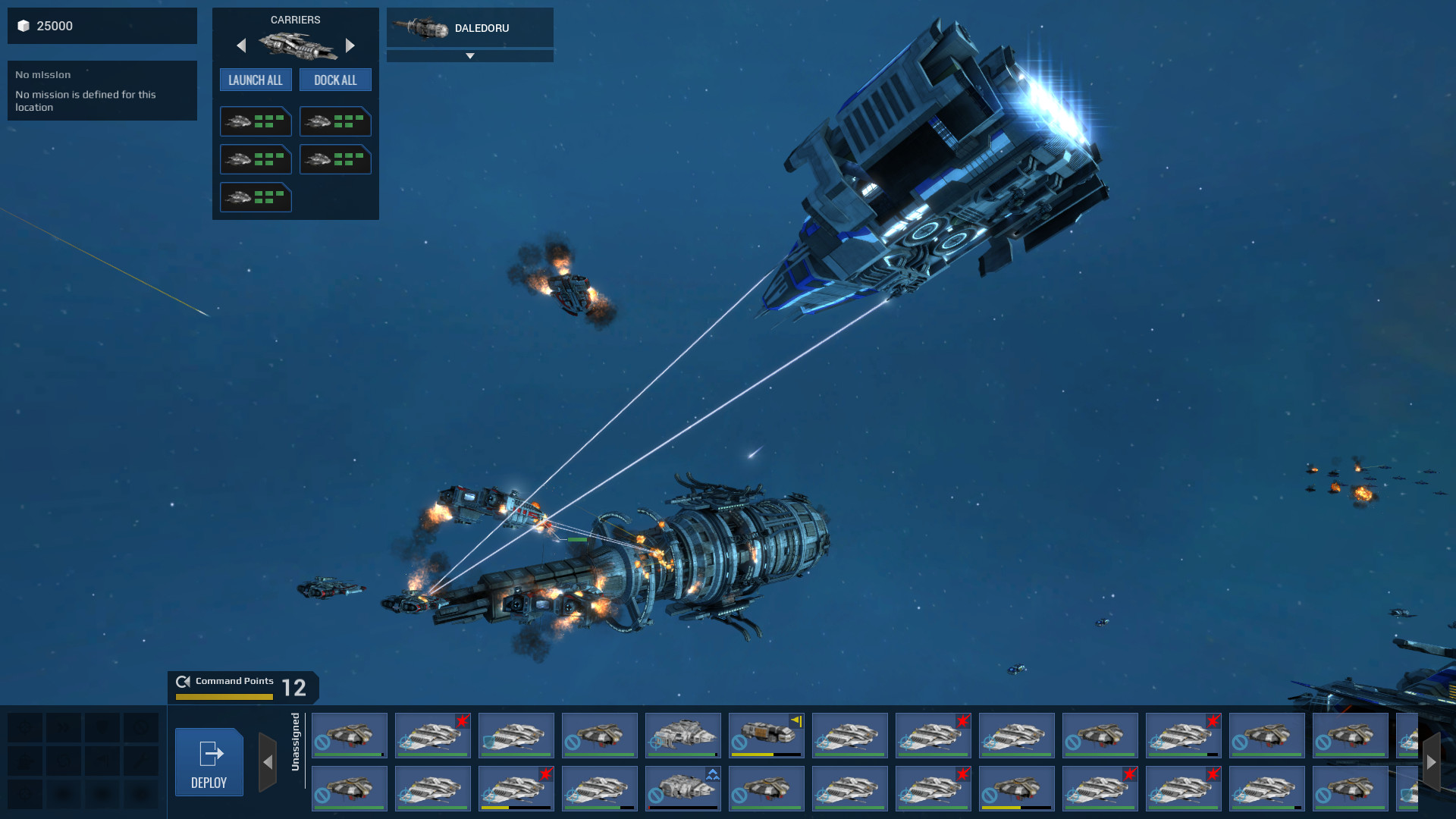Select the fast-forward speed command icon
Screen dimensions: 1456x819
click(64, 727)
